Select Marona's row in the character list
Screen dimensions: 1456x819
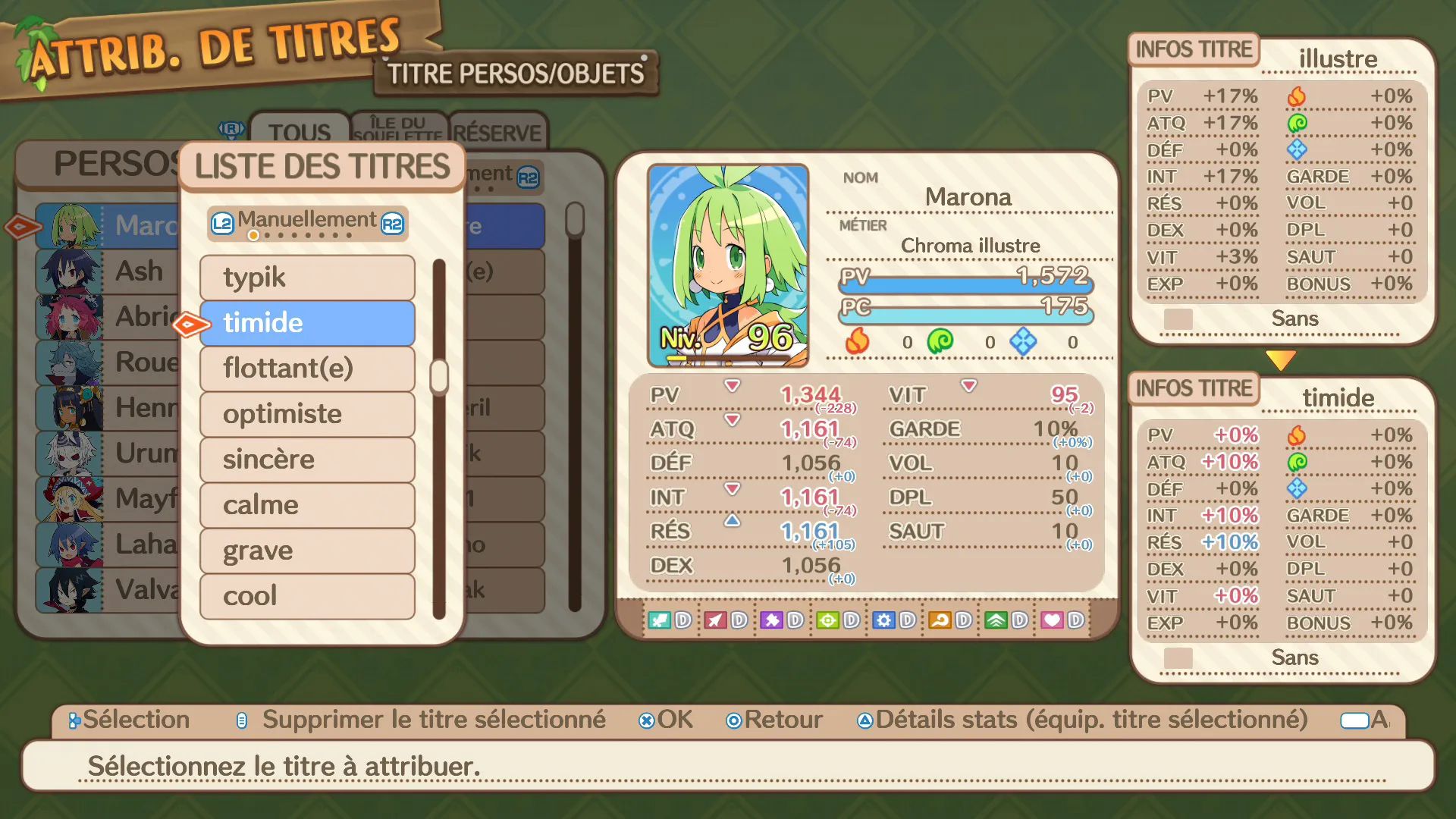click(106, 226)
